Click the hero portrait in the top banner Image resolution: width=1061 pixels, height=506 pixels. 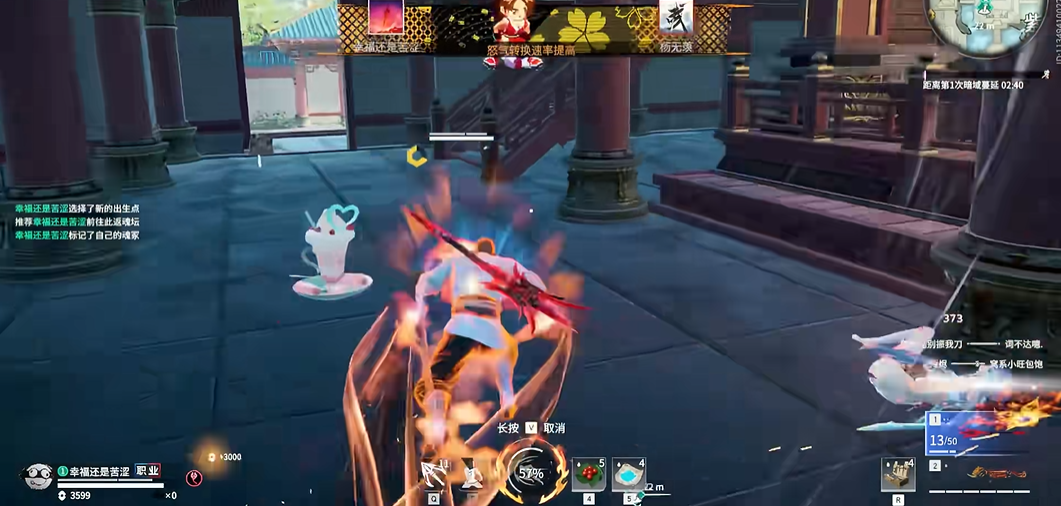click(x=511, y=21)
